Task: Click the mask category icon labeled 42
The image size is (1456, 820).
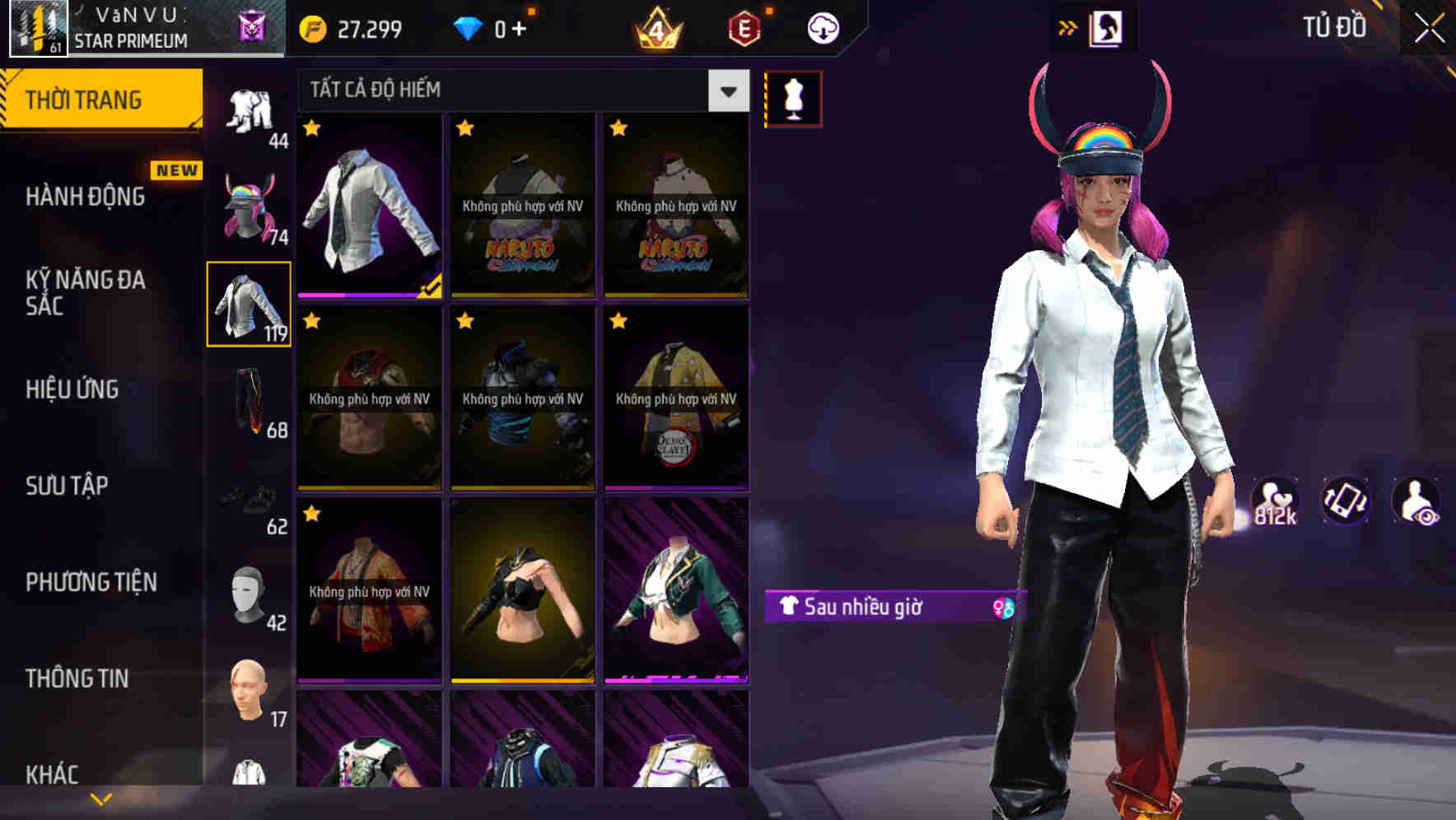Action: click(250, 593)
